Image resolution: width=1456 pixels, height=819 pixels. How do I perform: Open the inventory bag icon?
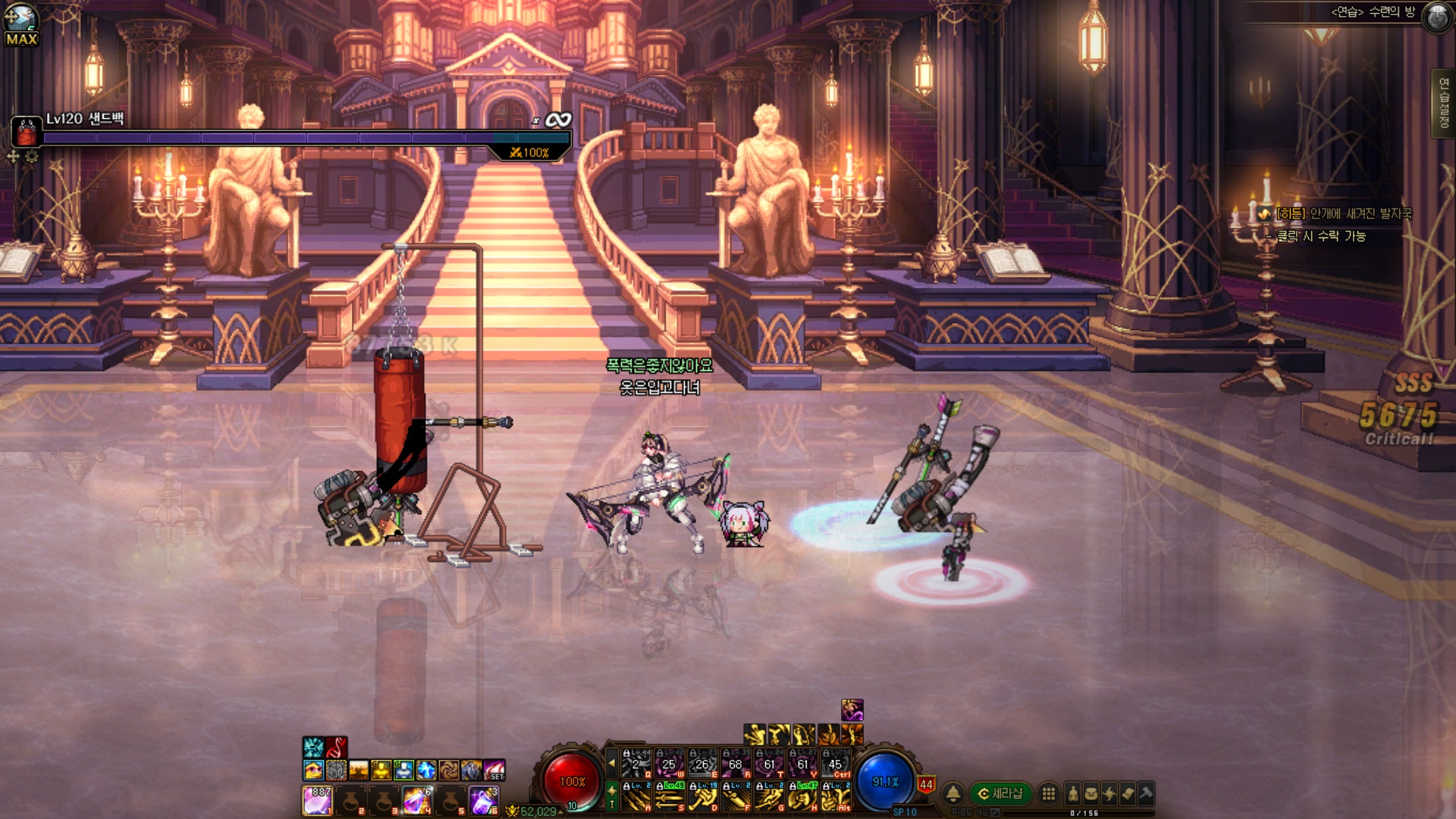click(x=1091, y=793)
